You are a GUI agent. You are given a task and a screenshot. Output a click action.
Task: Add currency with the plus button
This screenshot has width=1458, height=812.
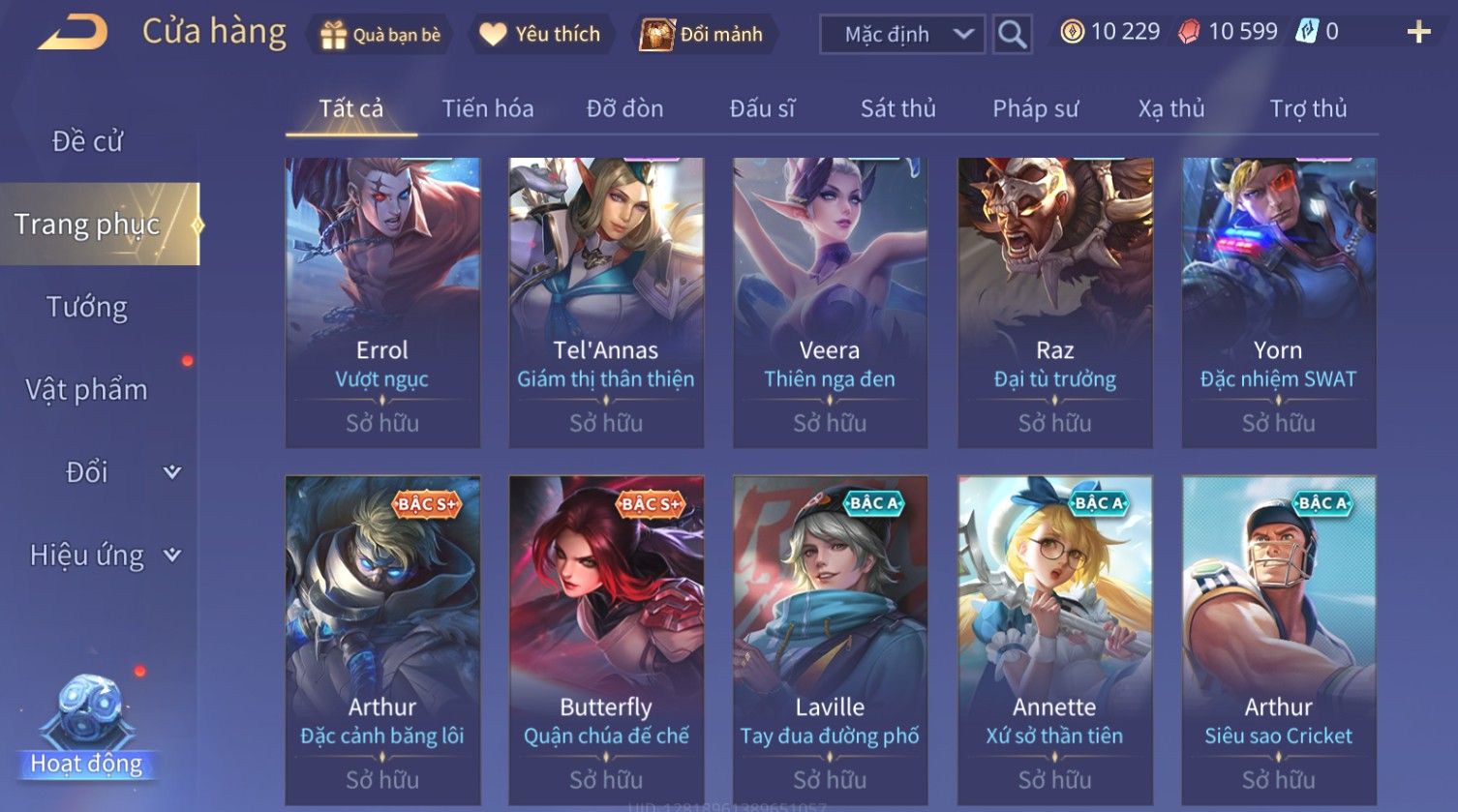1418,33
